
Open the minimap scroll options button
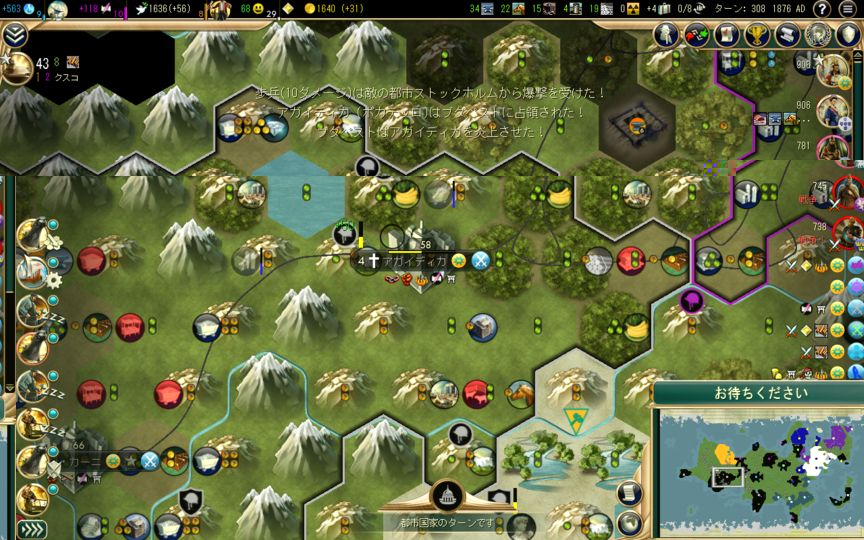point(629,491)
